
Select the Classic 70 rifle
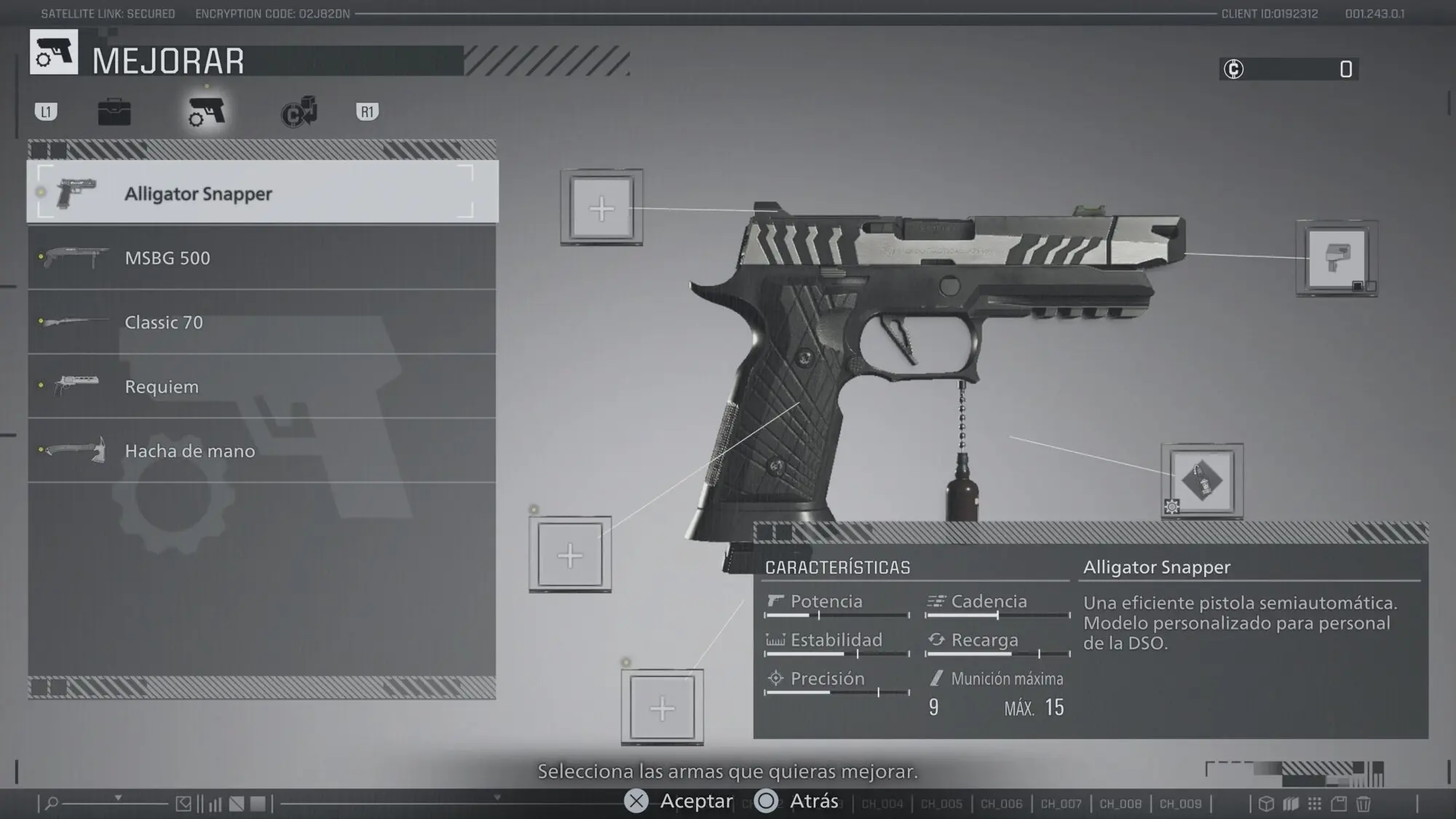(262, 322)
